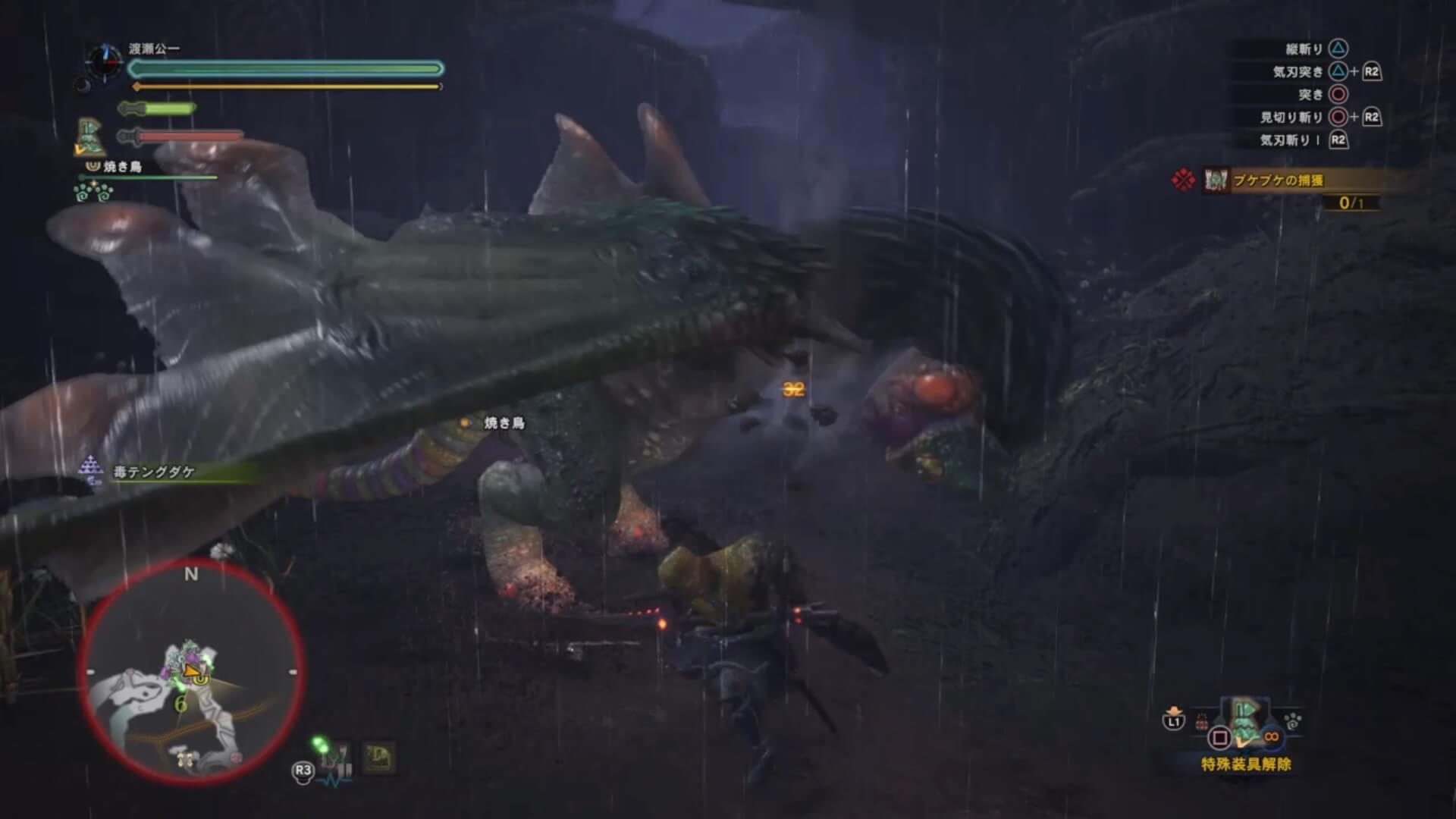The width and height of the screenshot is (1456, 819).
Task: Click the day-night clock dial
Action: coord(102,61)
